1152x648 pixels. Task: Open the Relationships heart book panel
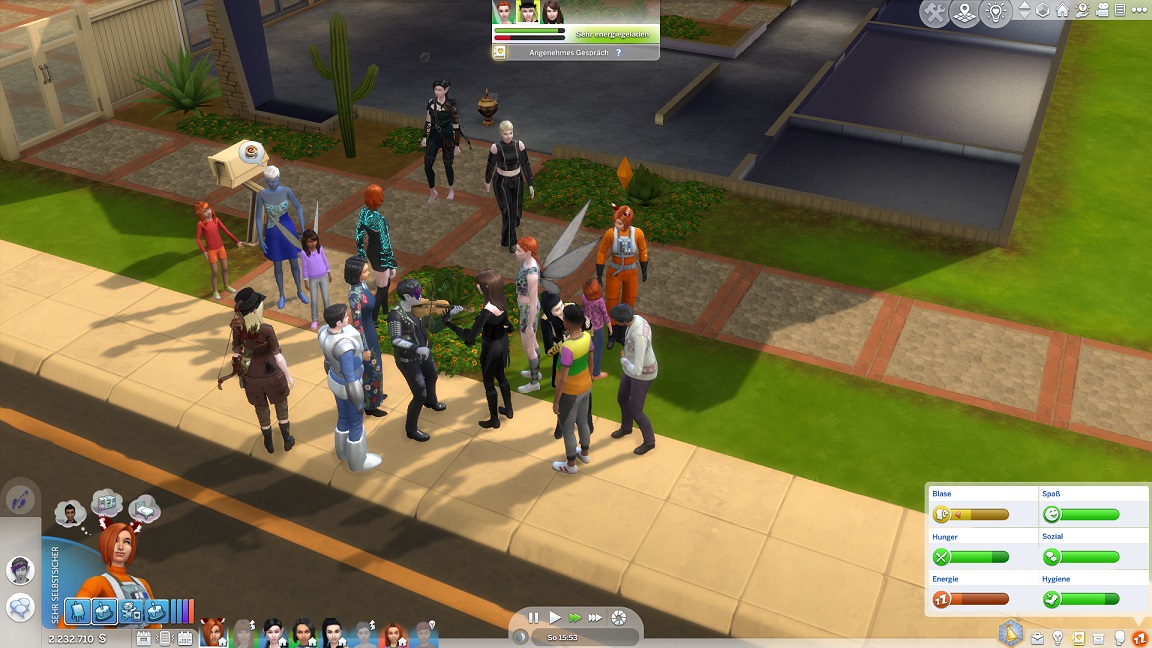tap(1078, 638)
